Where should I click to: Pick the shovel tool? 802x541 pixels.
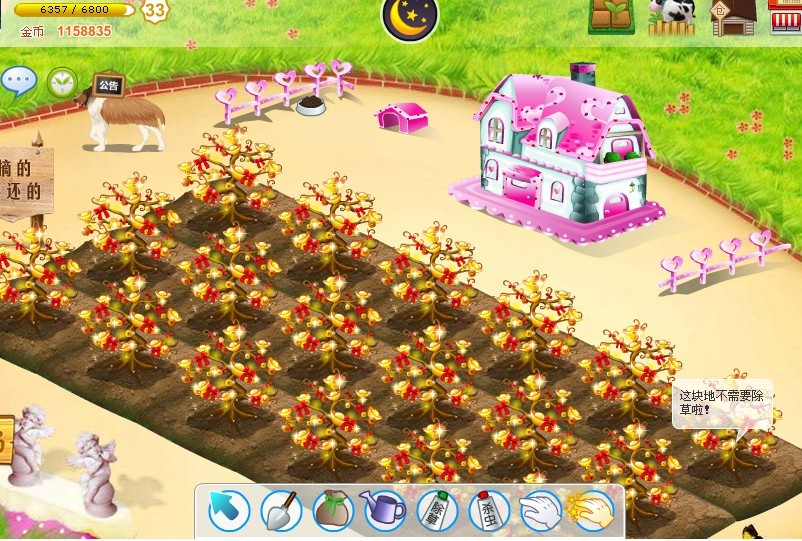tap(281, 511)
